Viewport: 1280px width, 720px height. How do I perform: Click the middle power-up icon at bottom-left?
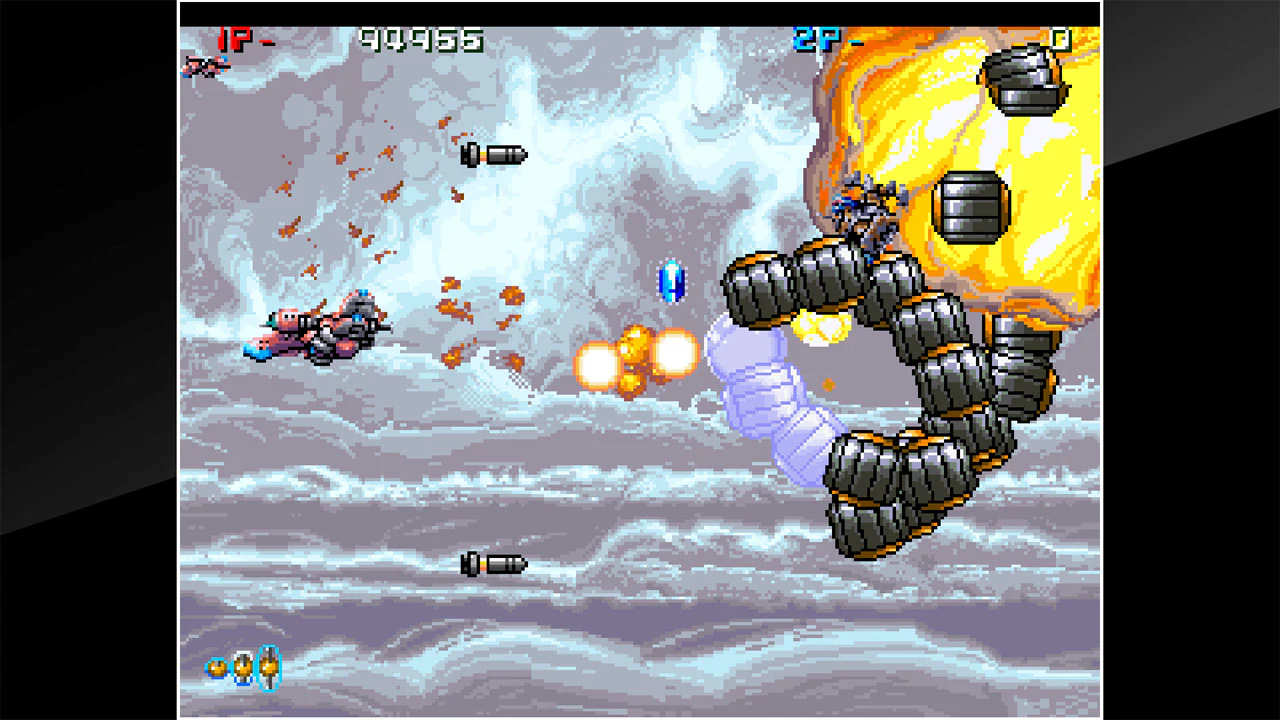(x=243, y=668)
